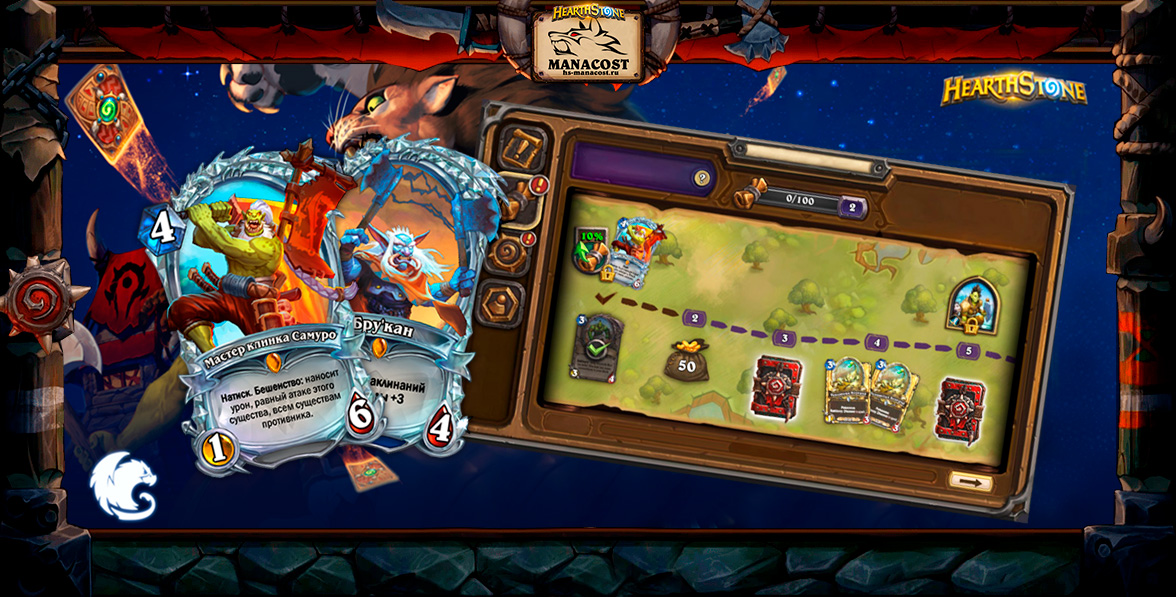The image size is (1176, 597).
Task: Open the quests tab with exclamation mark
Action: coord(522,147)
